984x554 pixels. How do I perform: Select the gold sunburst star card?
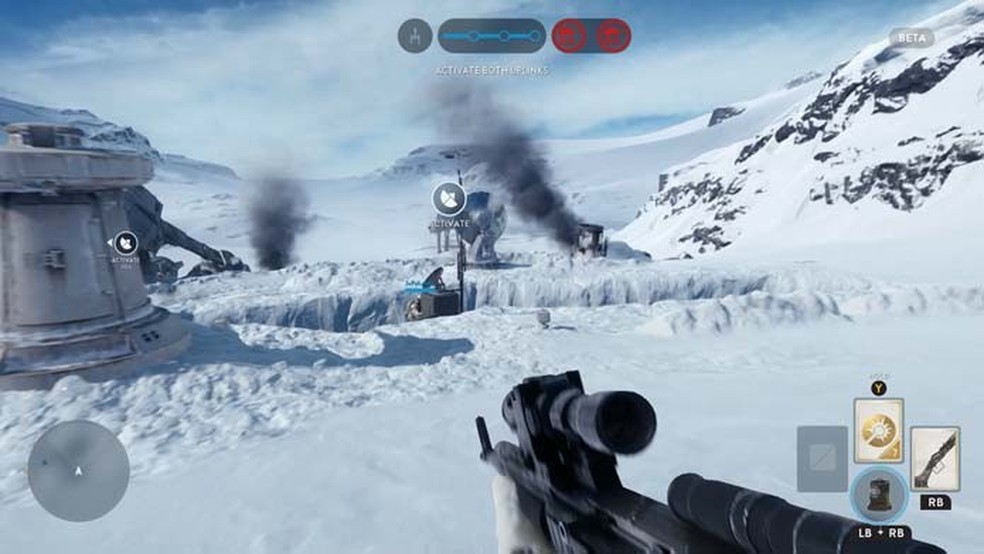tap(878, 430)
